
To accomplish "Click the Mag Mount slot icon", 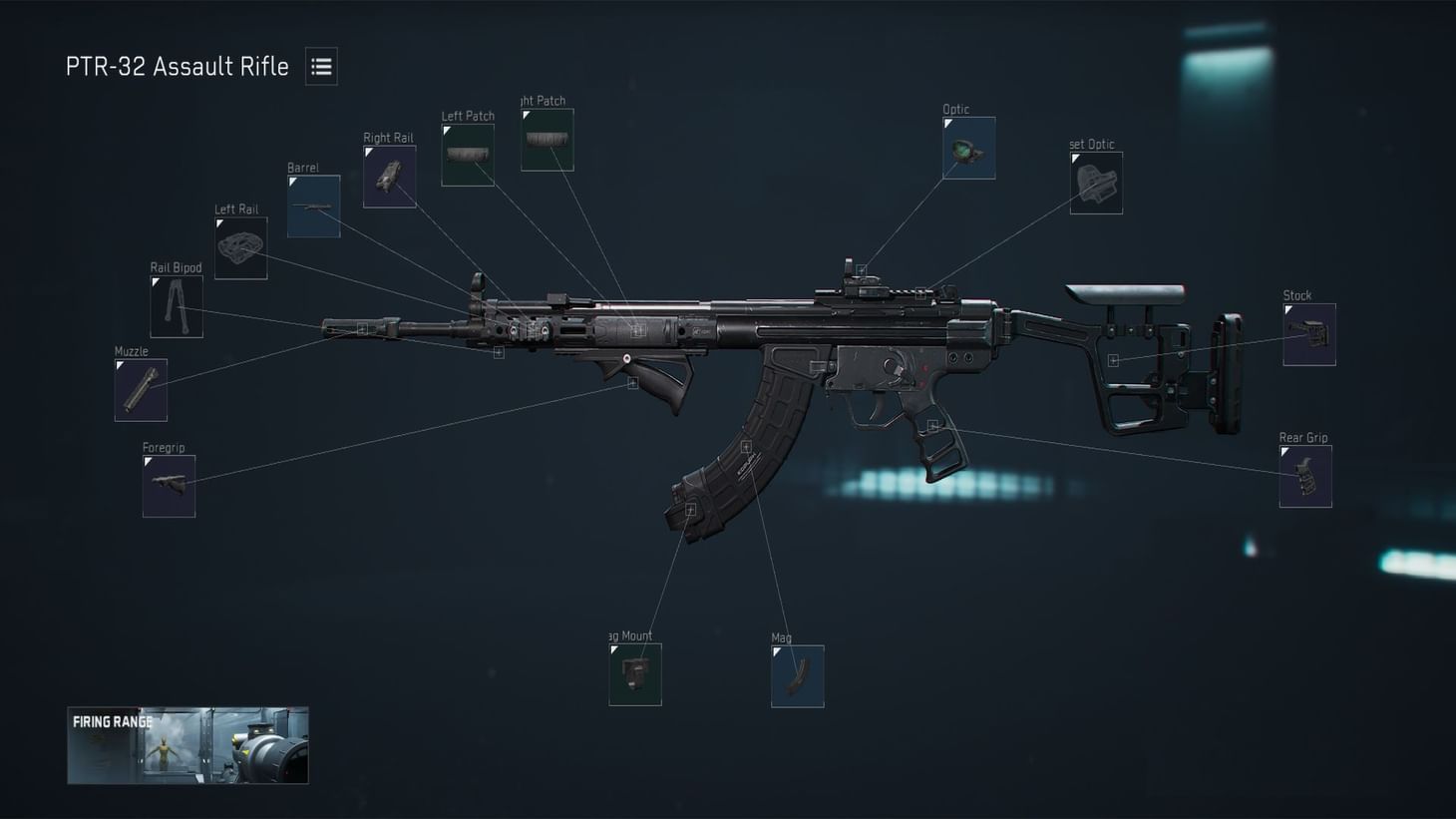I will pos(634,674).
